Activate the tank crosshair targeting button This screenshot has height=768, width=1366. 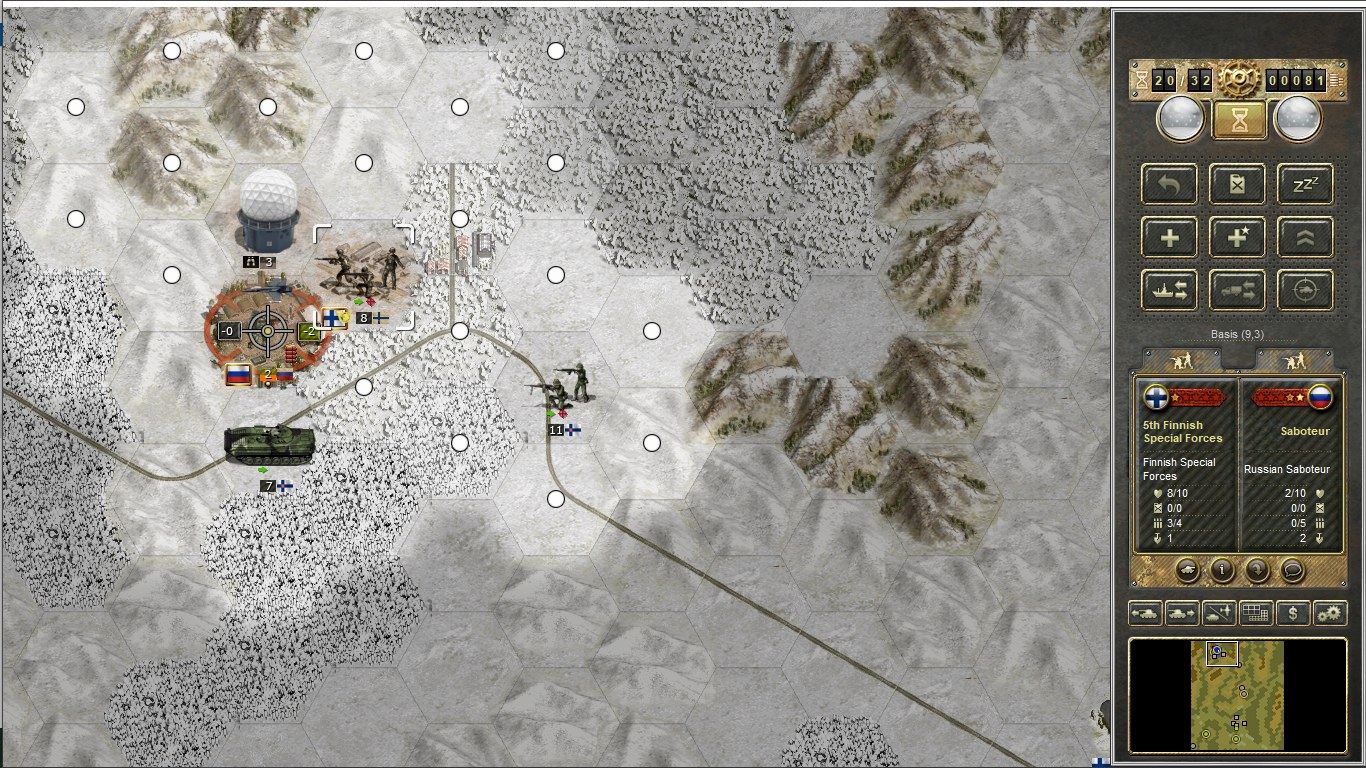1304,289
